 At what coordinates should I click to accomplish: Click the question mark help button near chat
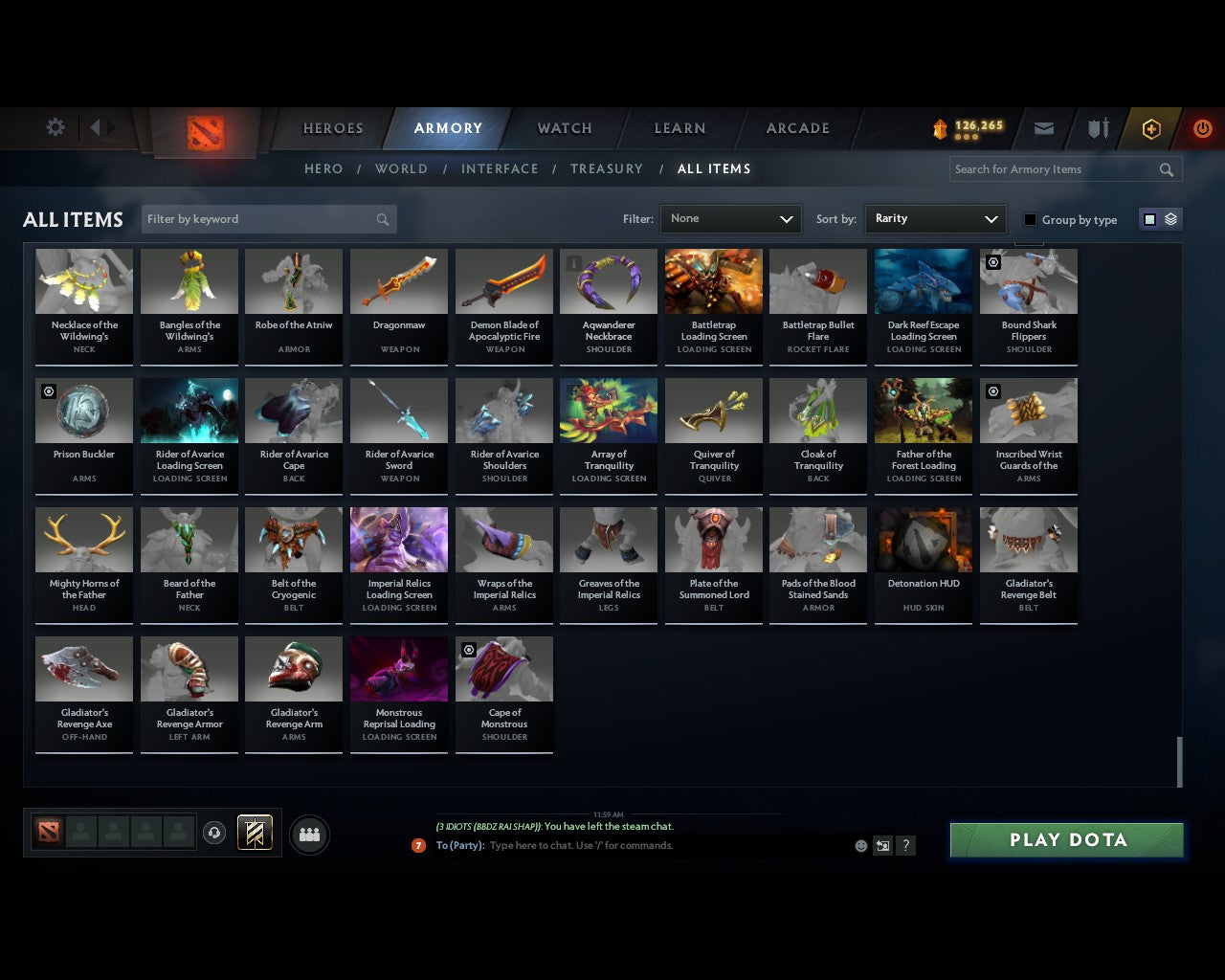pos(904,845)
